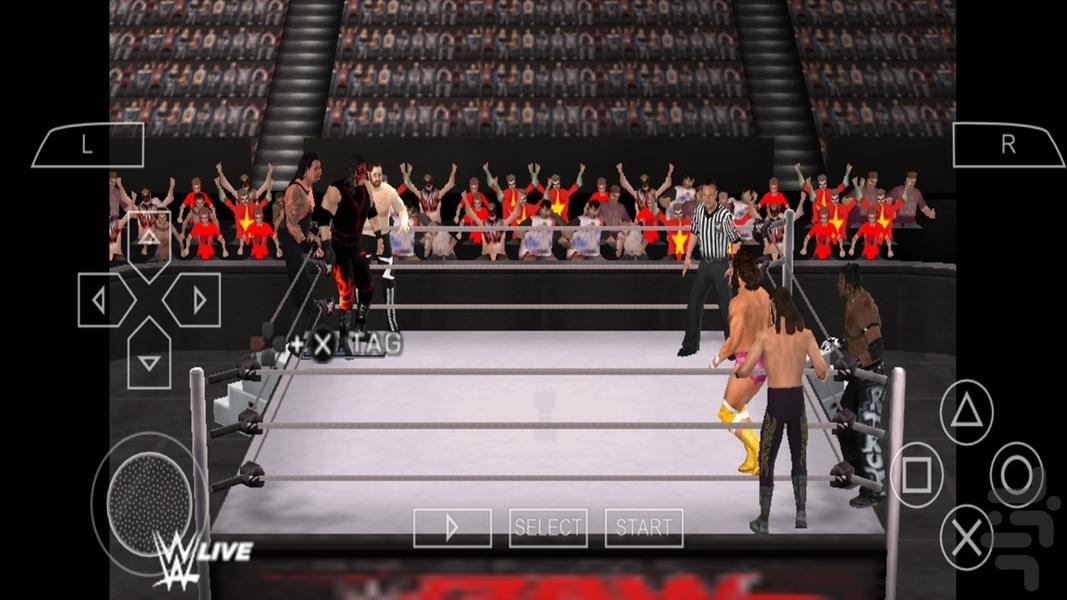This screenshot has height=600, width=1067.
Task: Tap the D-pad down arrow
Action: (x=148, y=360)
